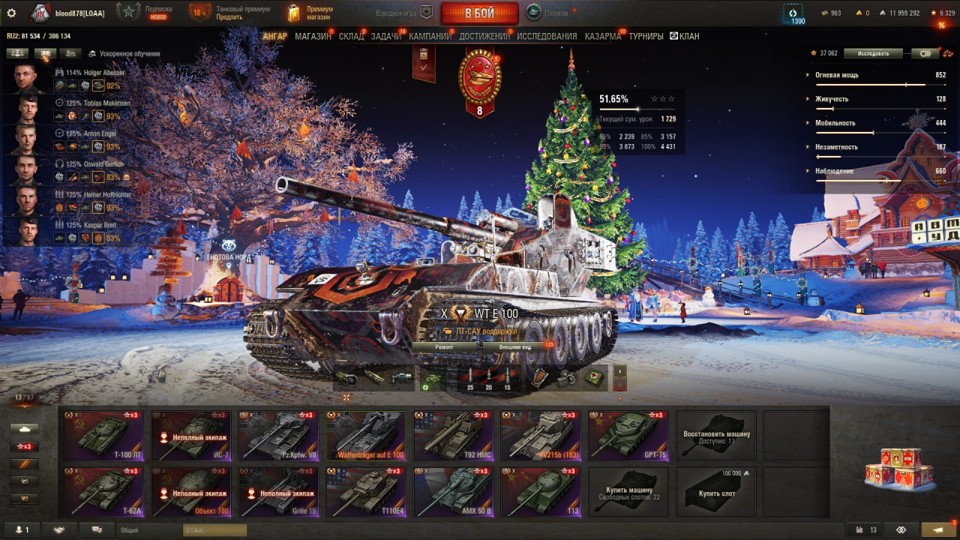Open Восстановить машину tile

(716, 435)
